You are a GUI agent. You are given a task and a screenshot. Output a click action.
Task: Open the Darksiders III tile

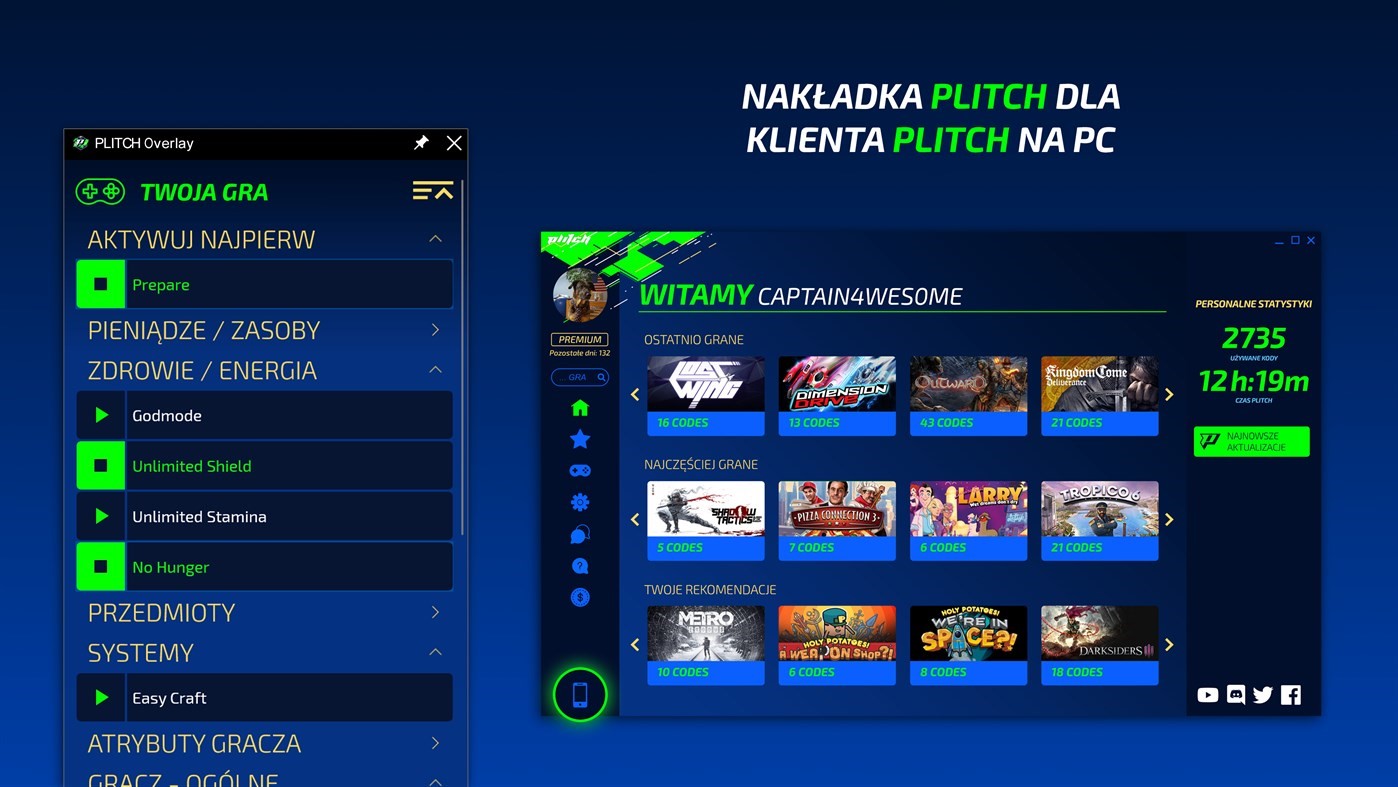[x=1099, y=644]
